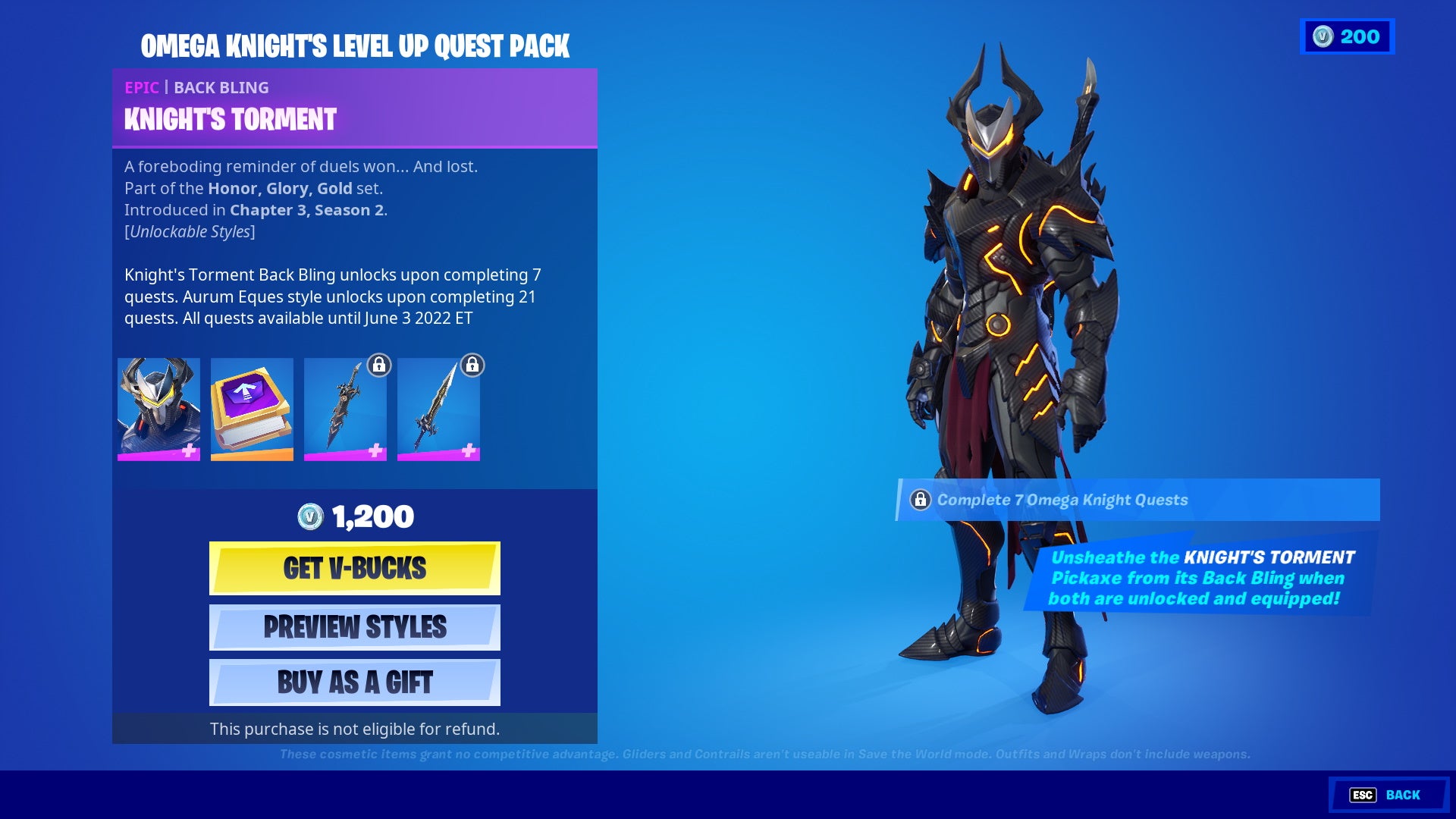The height and width of the screenshot is (819, 1456).
Task: Click the lock icon on the quest banner
Action: pos(921,499)
